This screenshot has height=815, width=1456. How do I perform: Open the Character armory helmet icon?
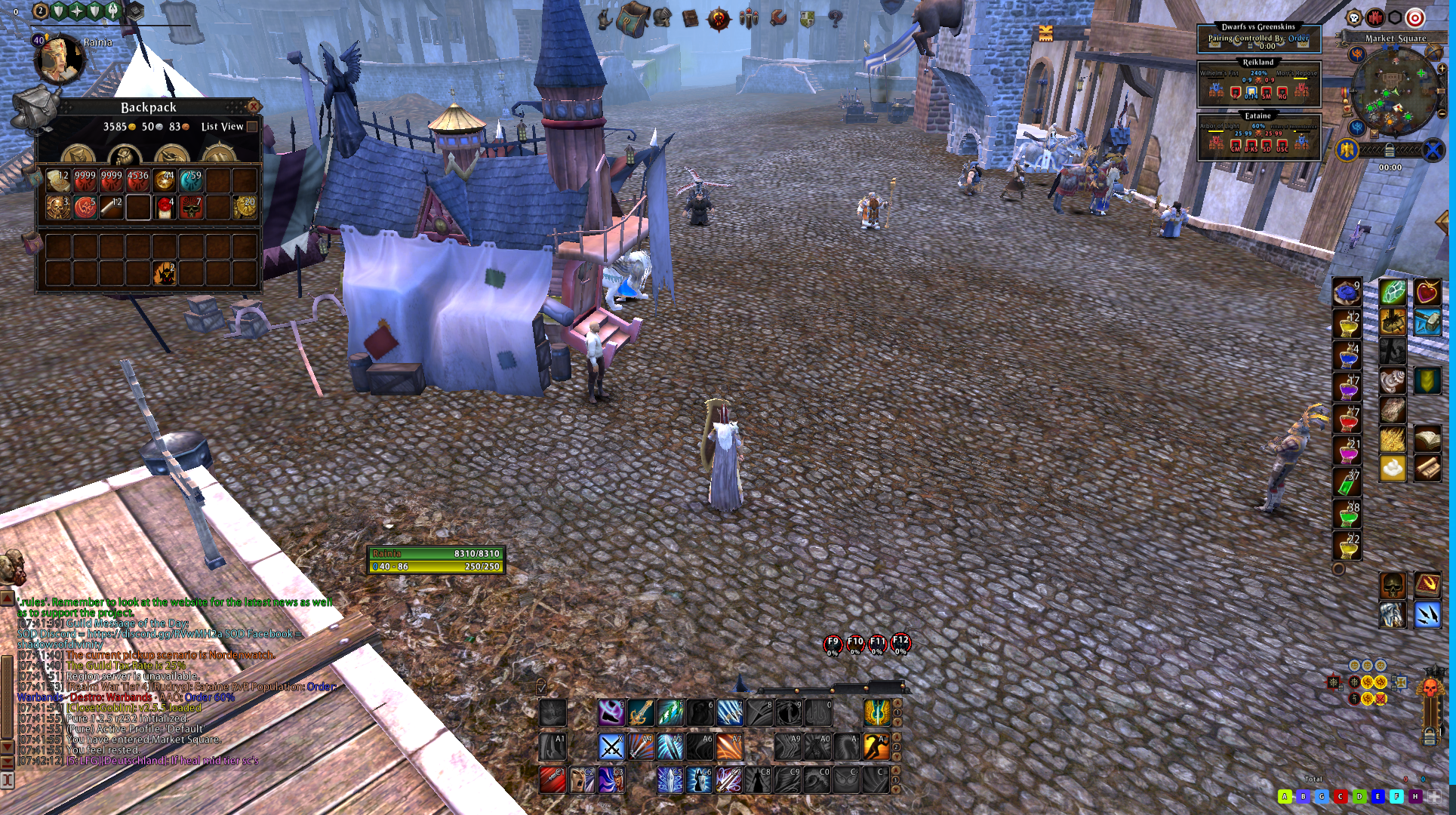661,18
